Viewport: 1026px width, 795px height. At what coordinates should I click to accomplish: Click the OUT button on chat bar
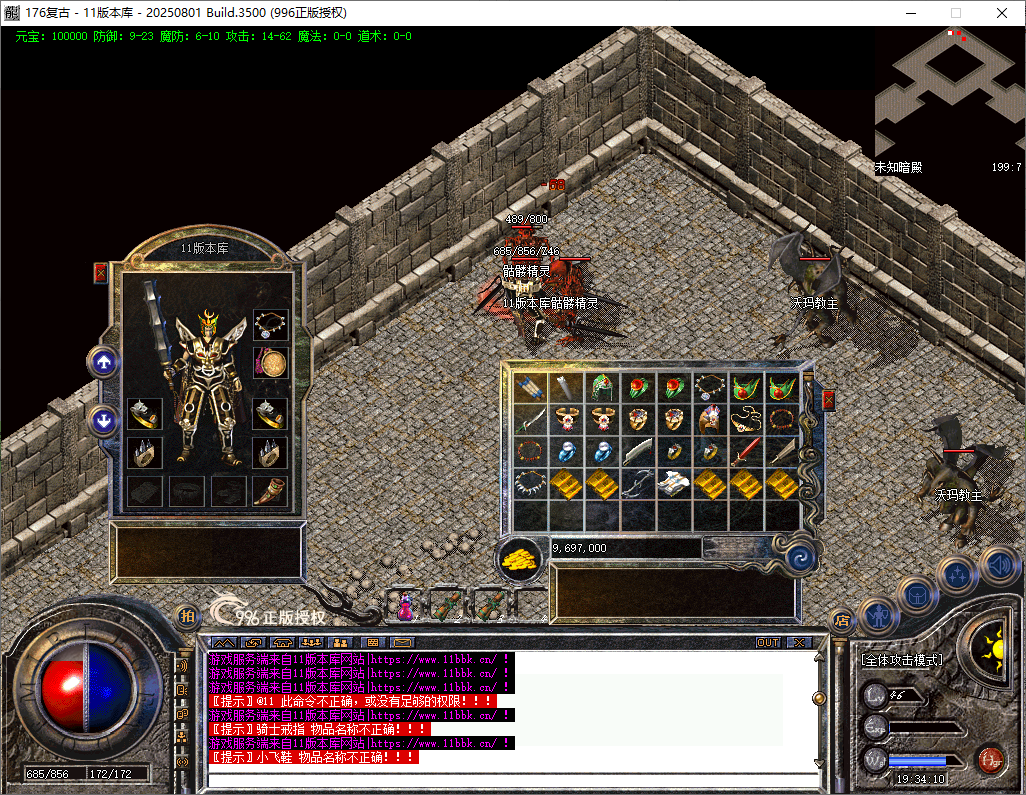(x=767, y=642)
